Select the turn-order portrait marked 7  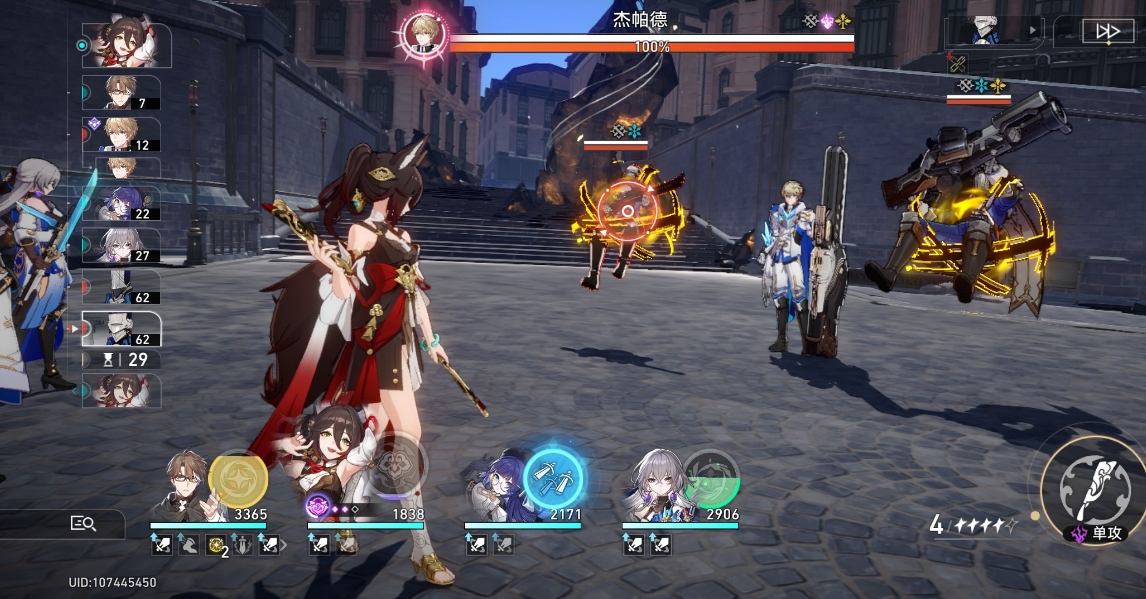point(120,93)
